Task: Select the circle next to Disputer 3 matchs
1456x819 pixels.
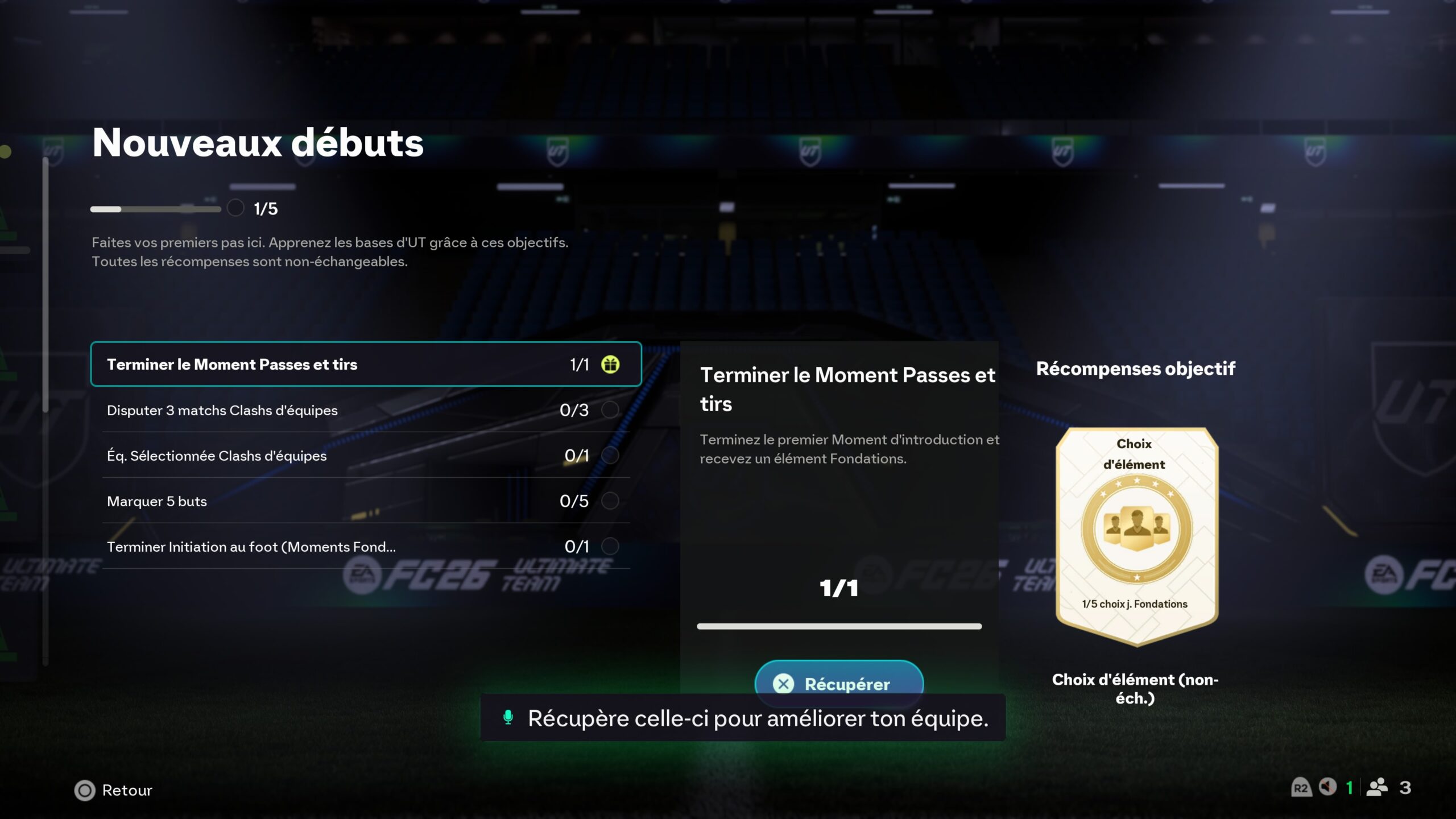Action: click(610, 410)
